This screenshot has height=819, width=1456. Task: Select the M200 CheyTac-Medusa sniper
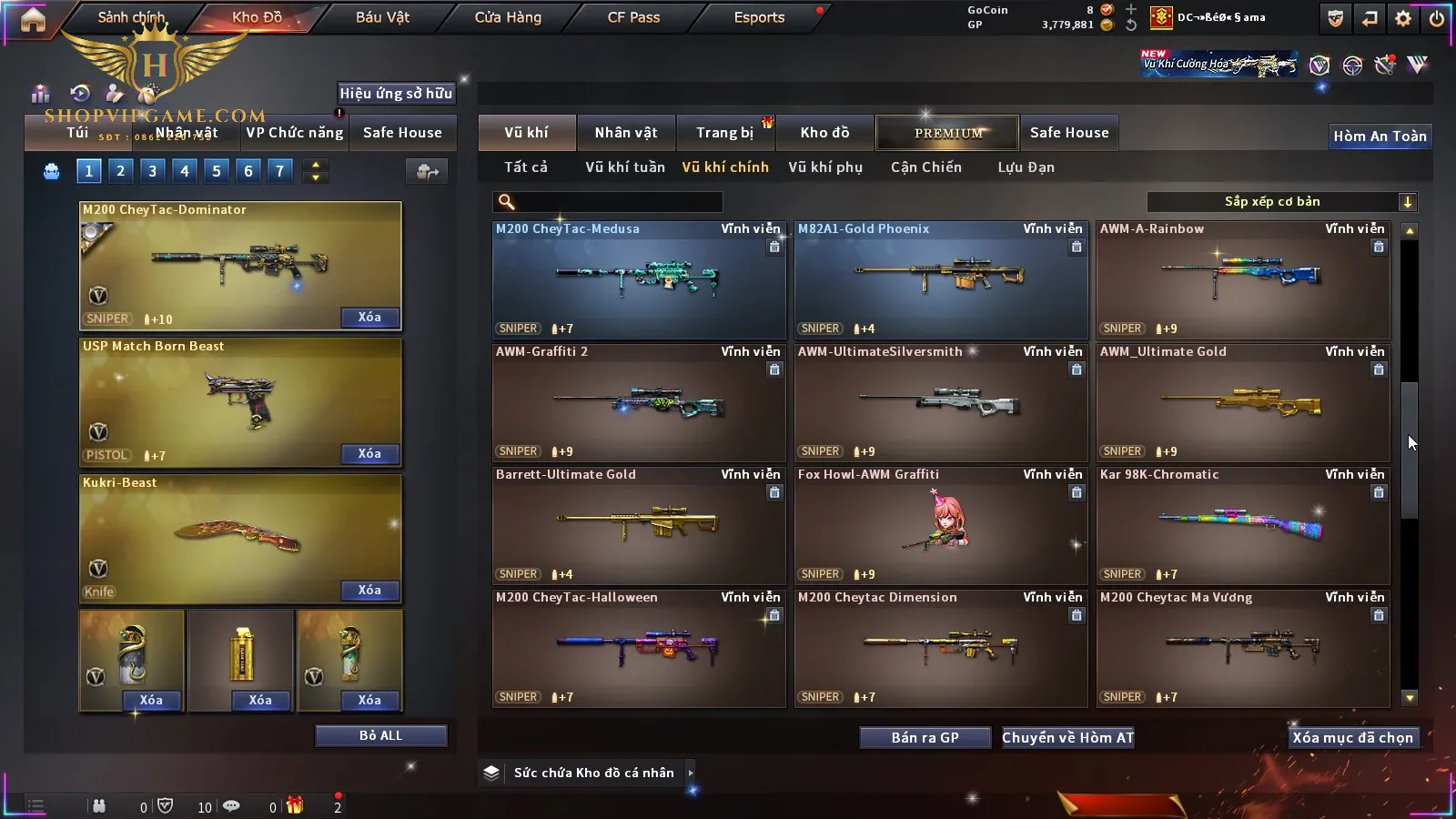pyautogui.click(x=639, y=280)
